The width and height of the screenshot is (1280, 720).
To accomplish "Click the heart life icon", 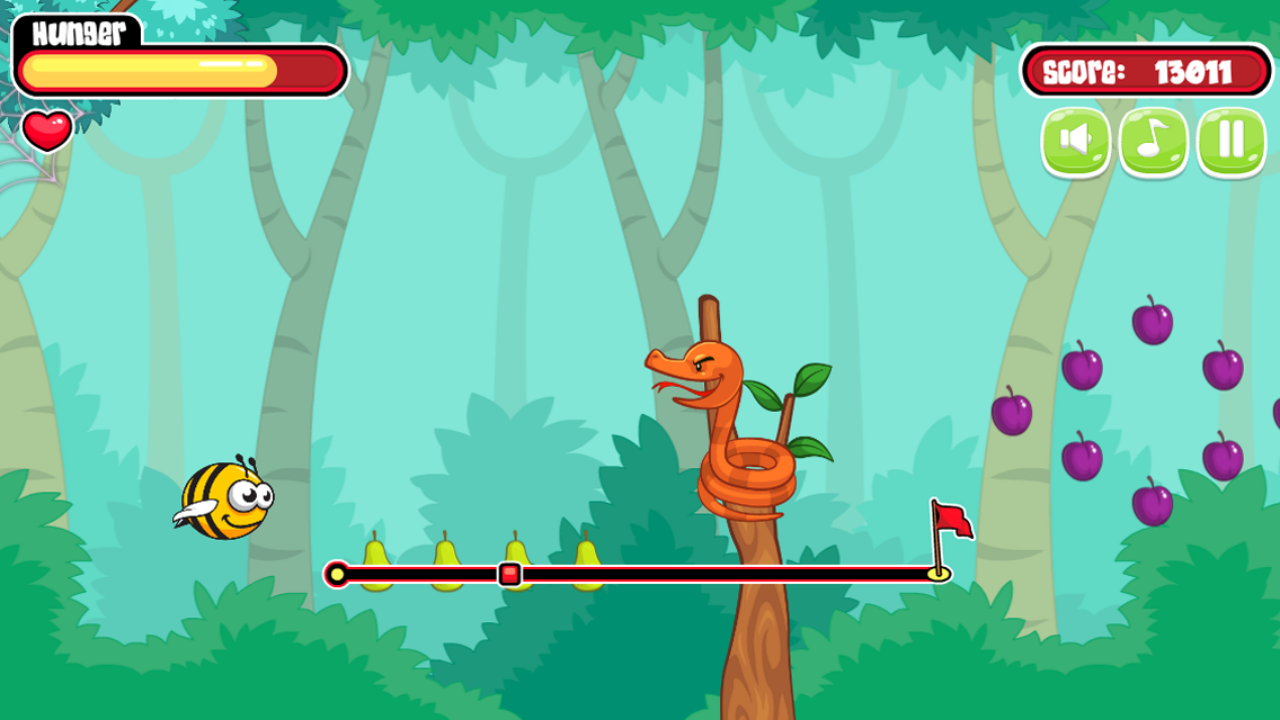I will tap(48, 131).
